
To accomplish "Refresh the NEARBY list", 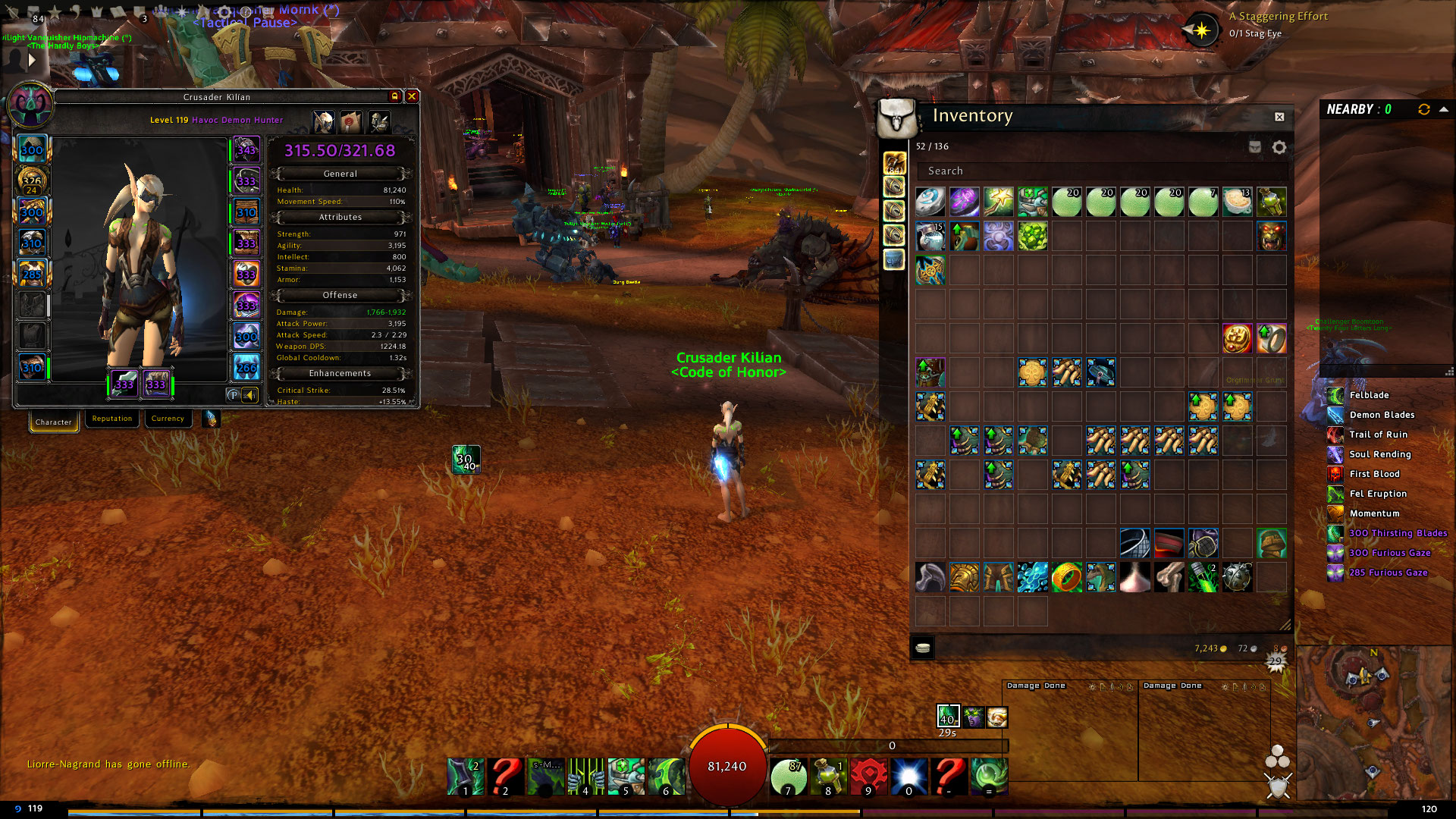I will click(1423, 109).
